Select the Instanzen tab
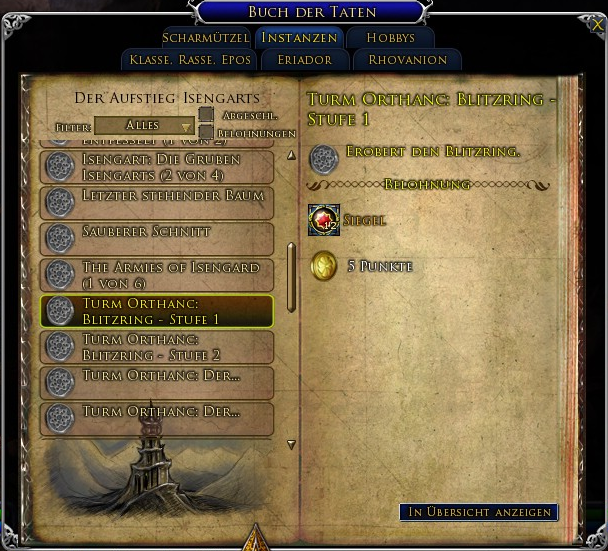Screen dimensions: 608x551 (301, 38)
